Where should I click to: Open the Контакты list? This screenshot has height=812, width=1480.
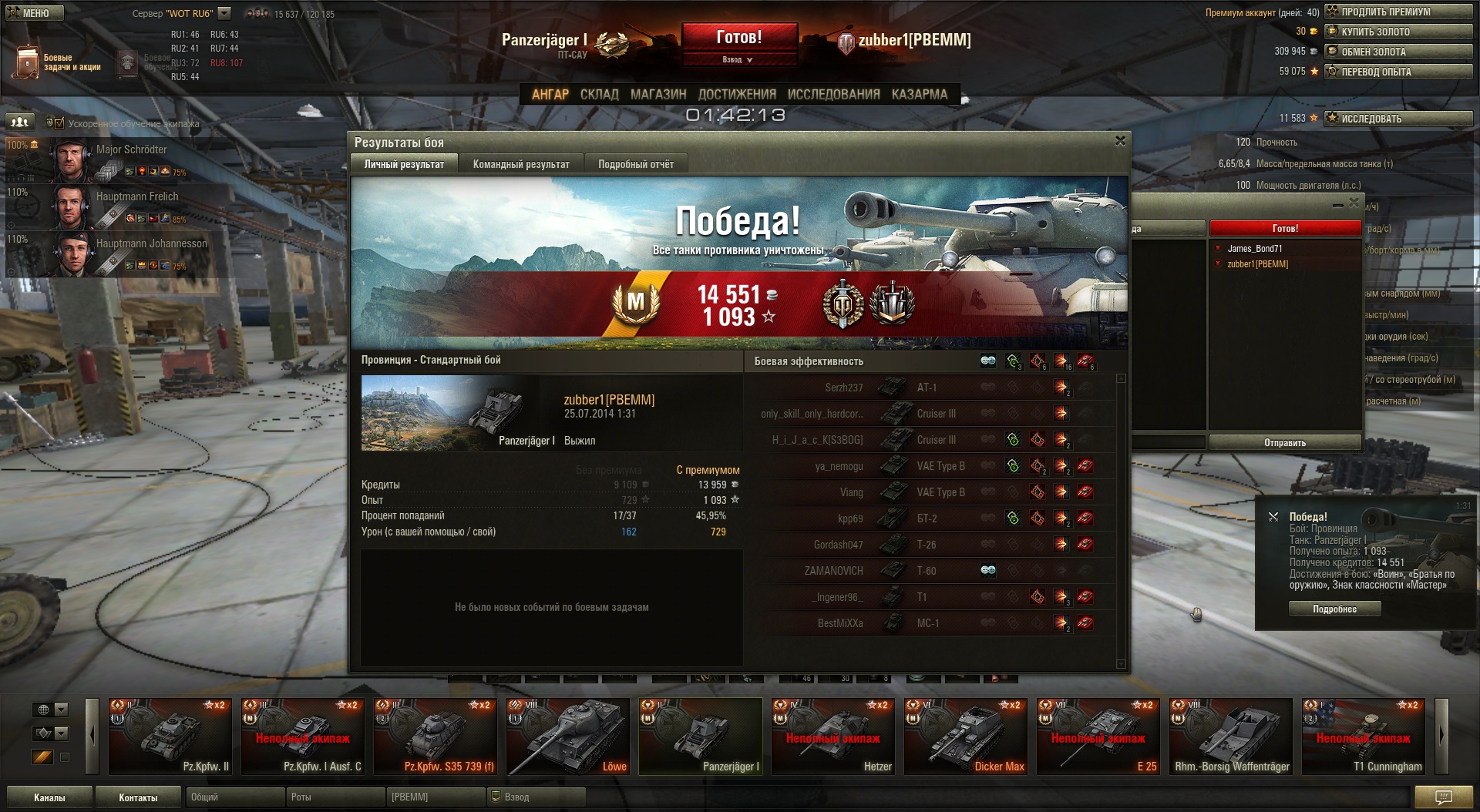[x=138, y=797]
